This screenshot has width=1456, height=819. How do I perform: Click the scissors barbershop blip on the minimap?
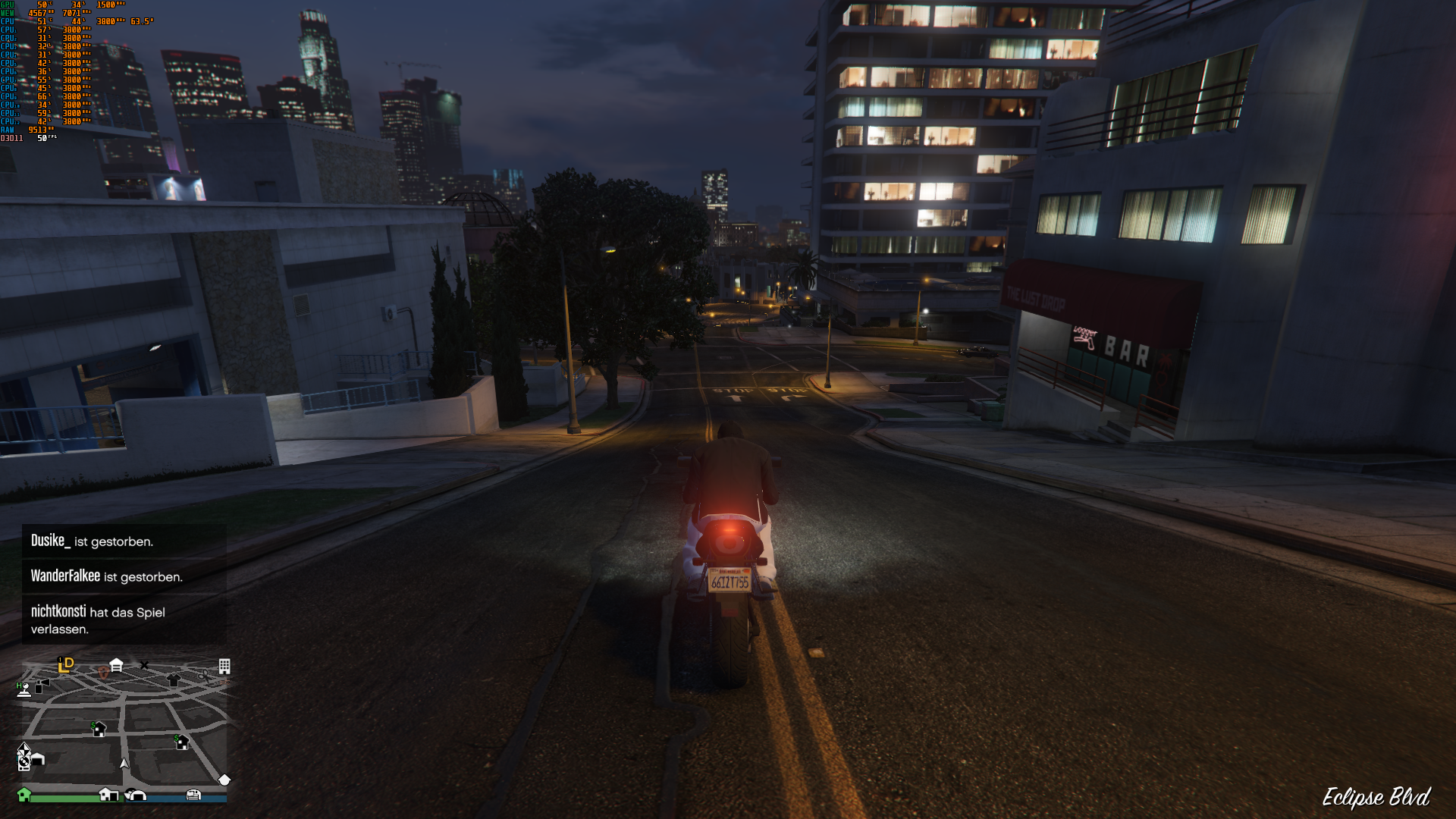click(x=205, y=676)
